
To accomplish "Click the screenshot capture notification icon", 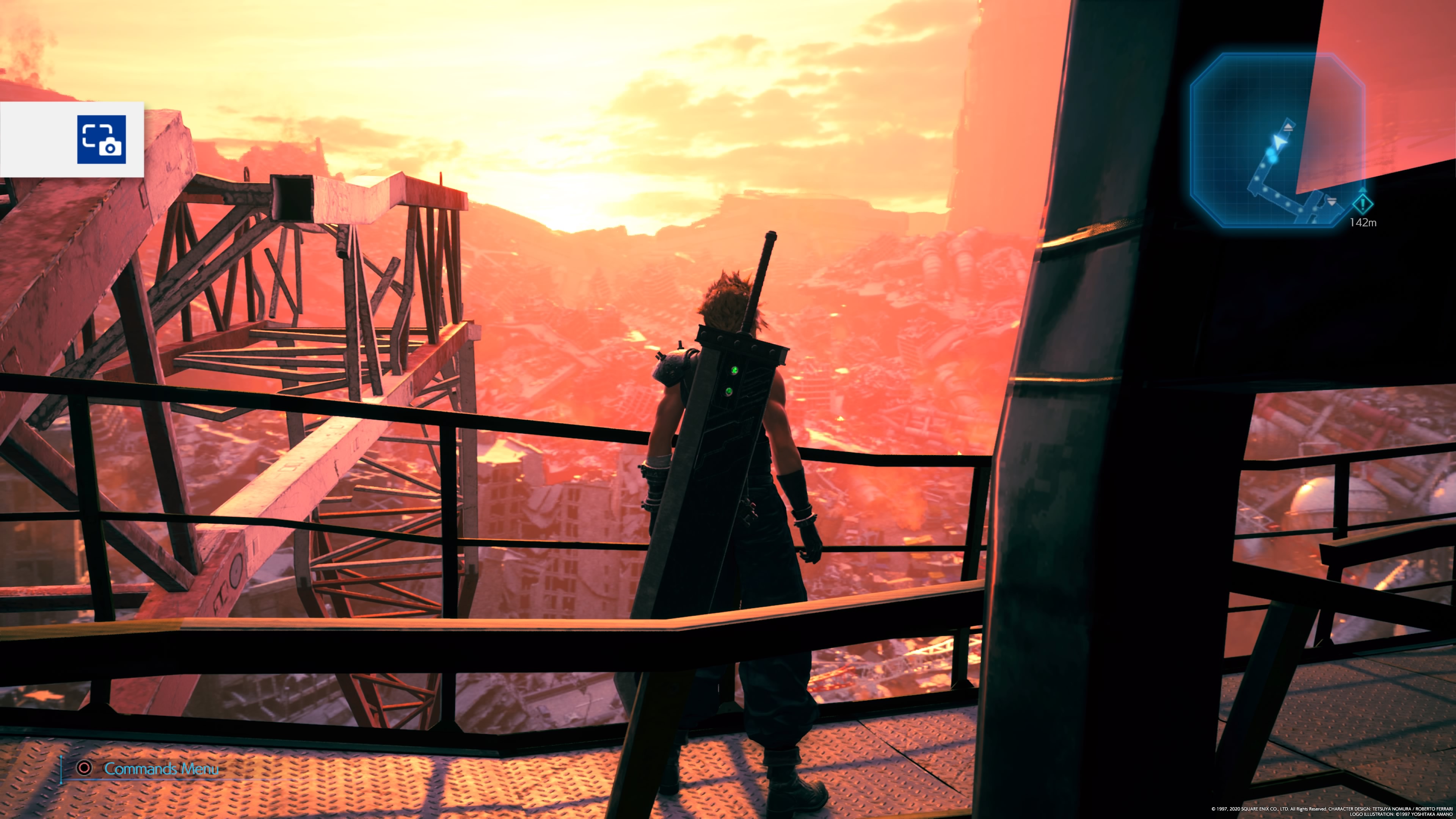I will (x=102, y=140).
